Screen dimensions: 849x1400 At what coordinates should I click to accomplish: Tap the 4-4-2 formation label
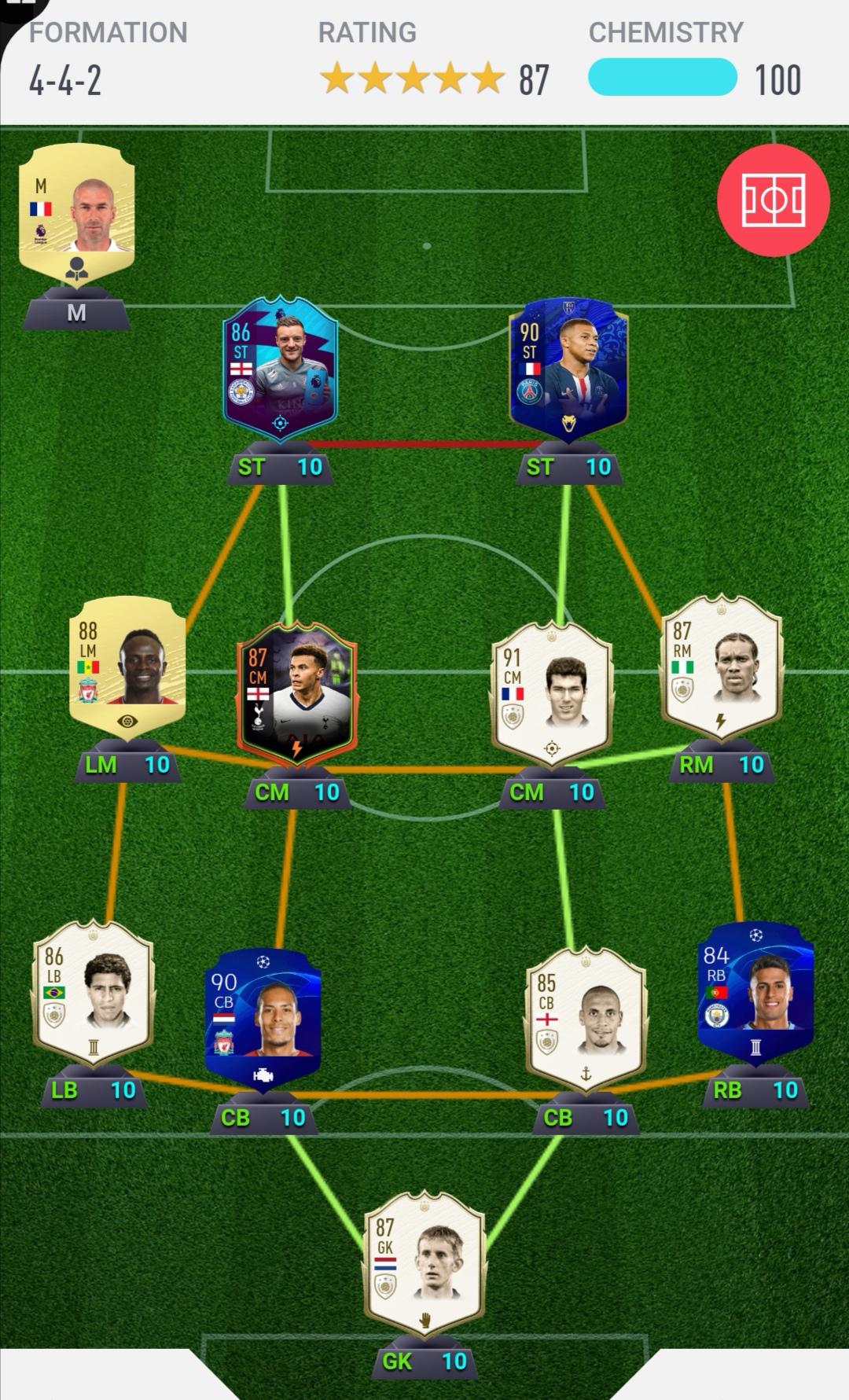tap(65, 80)
